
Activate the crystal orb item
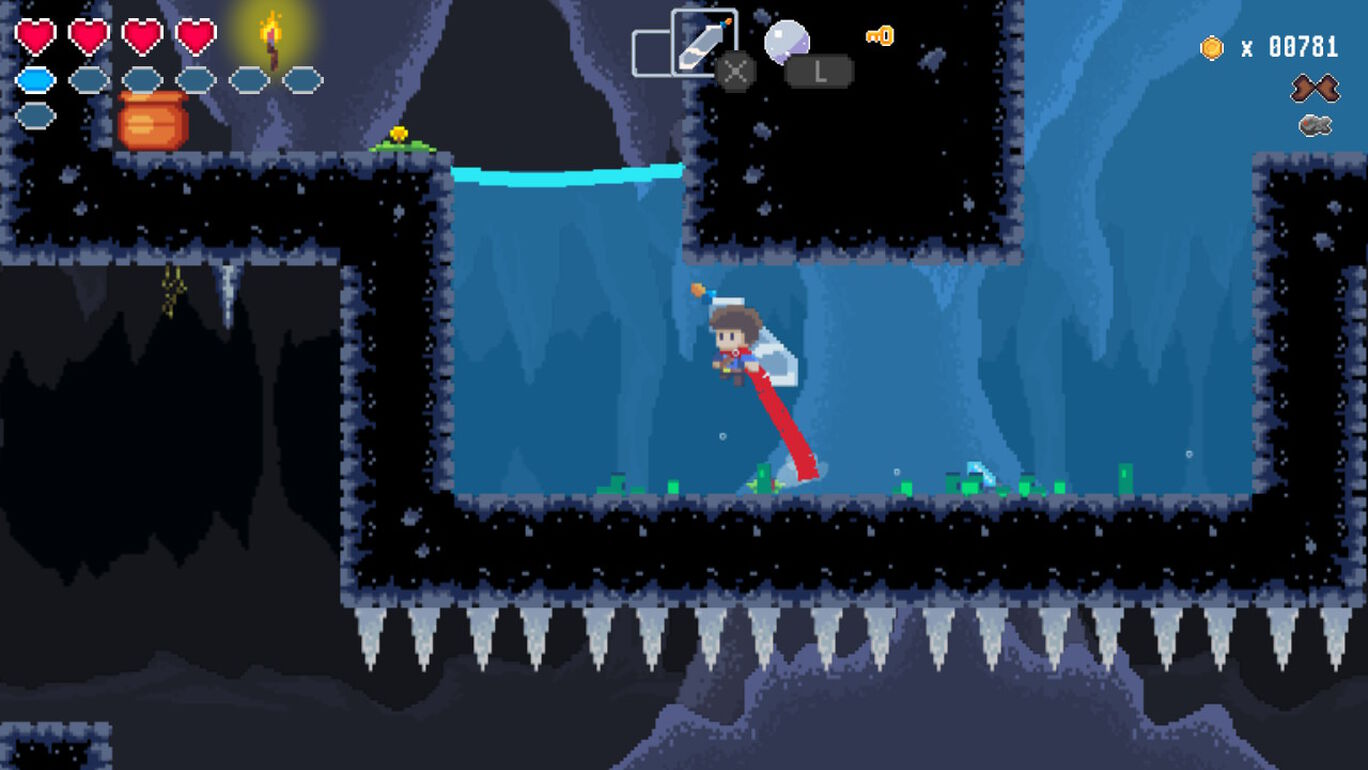[x=786, y=42]
